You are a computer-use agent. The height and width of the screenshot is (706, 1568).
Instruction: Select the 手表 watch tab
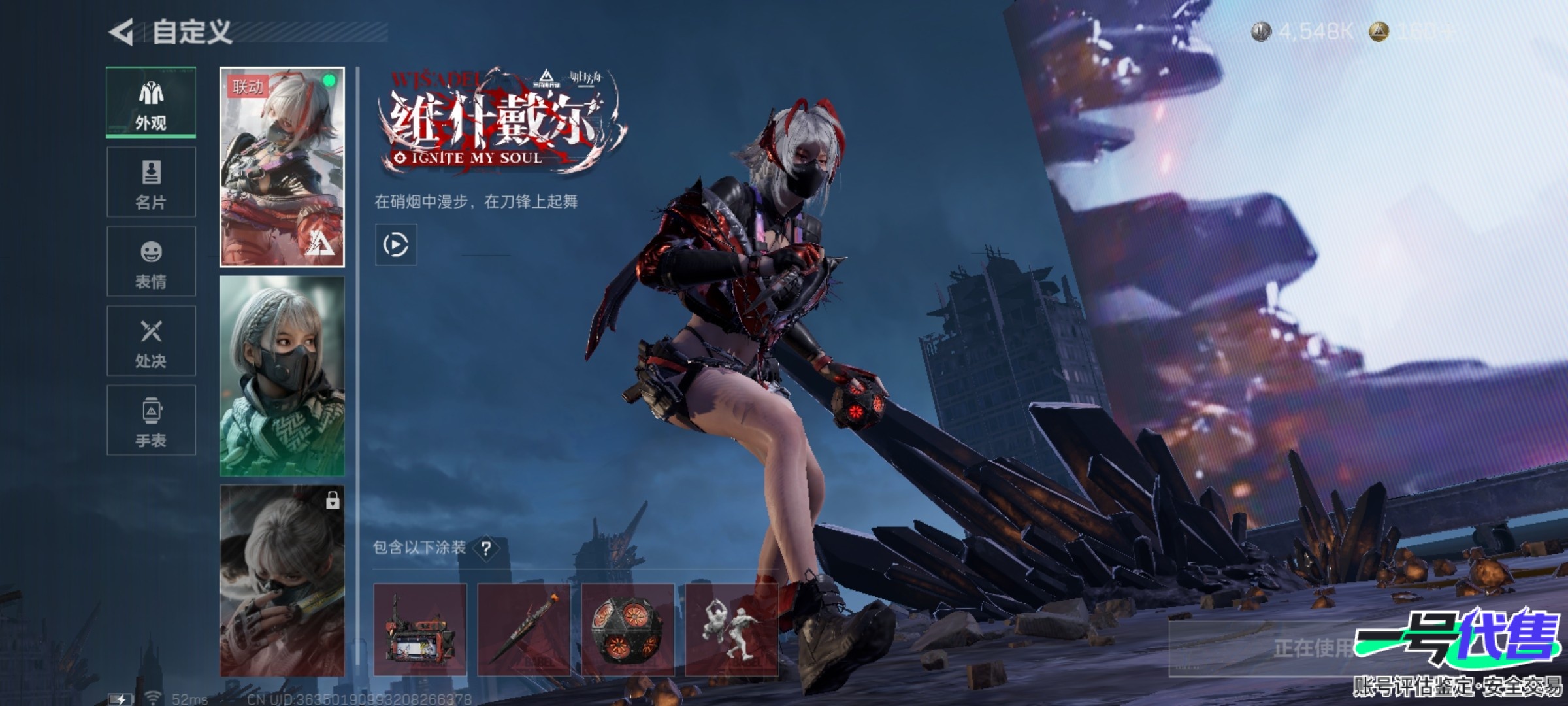coord(151,420)
